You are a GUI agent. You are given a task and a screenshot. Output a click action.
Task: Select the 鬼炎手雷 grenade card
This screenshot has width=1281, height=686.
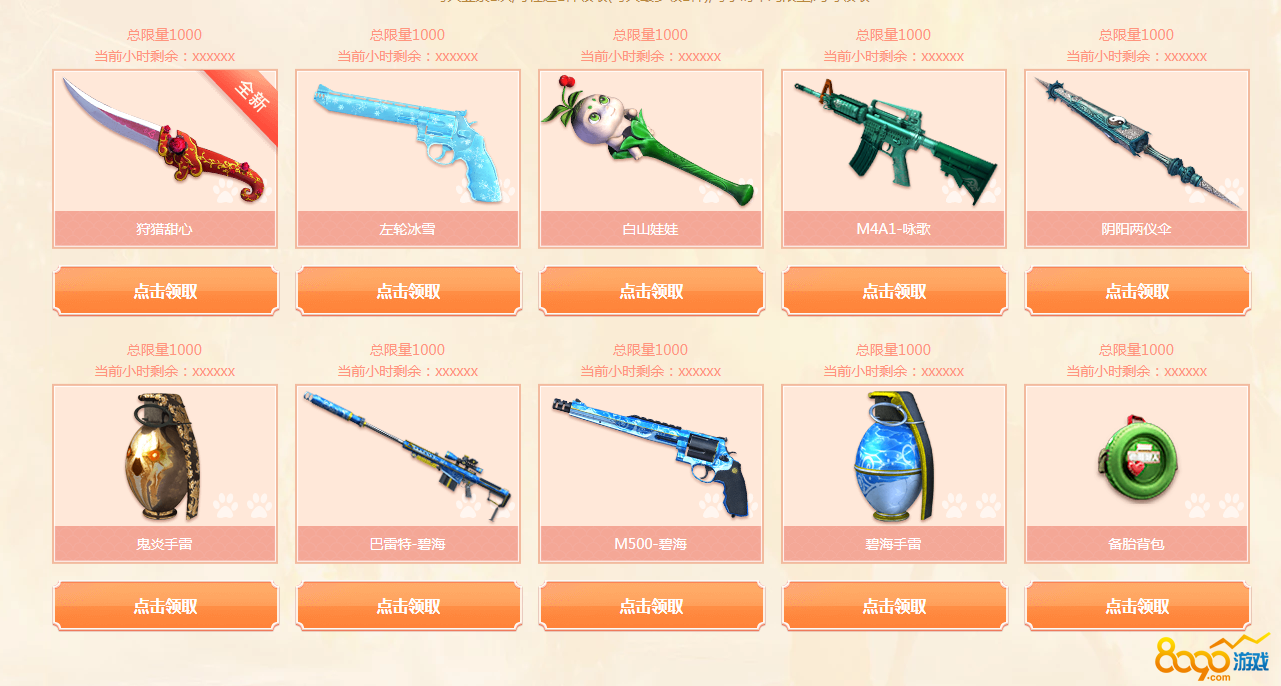pos(165,460)
